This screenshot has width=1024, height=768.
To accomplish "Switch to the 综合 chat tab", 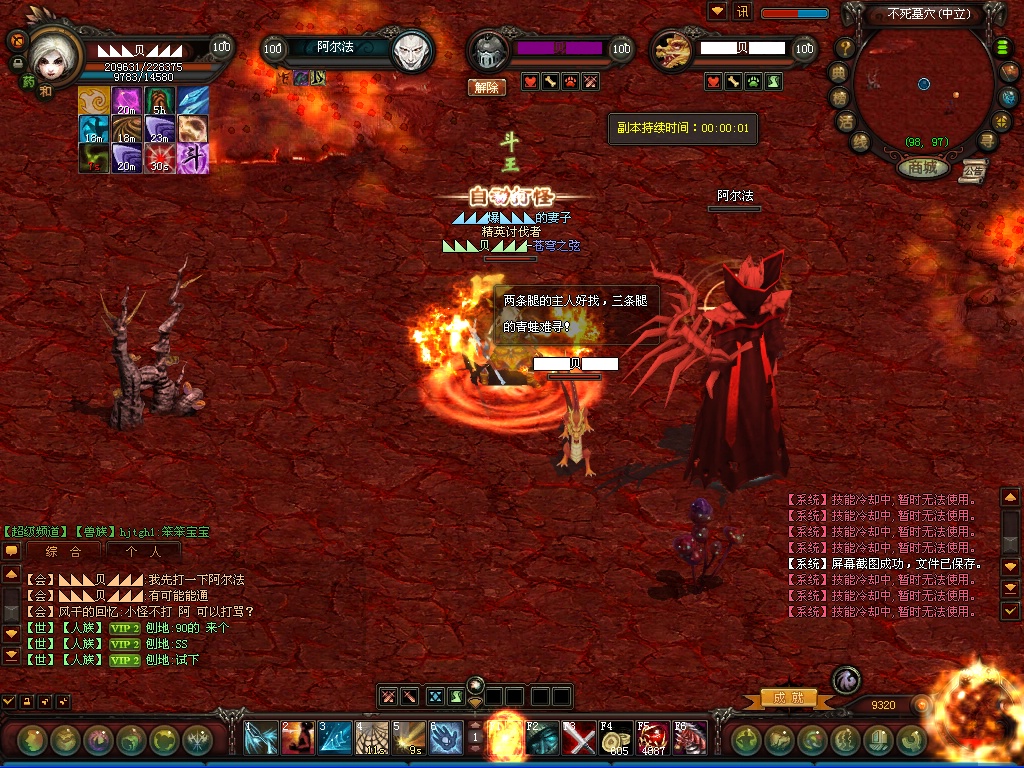I will pyautogui.click(x=63, y=551).
